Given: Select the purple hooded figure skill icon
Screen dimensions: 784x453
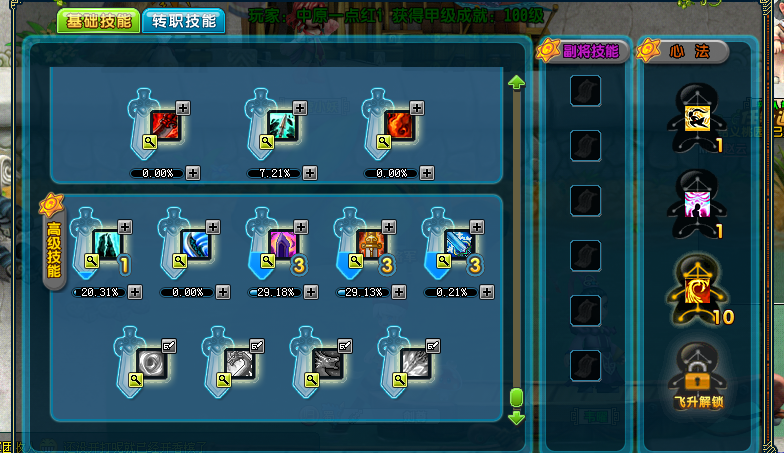Looking at the screenshot, I should point(283,244).
